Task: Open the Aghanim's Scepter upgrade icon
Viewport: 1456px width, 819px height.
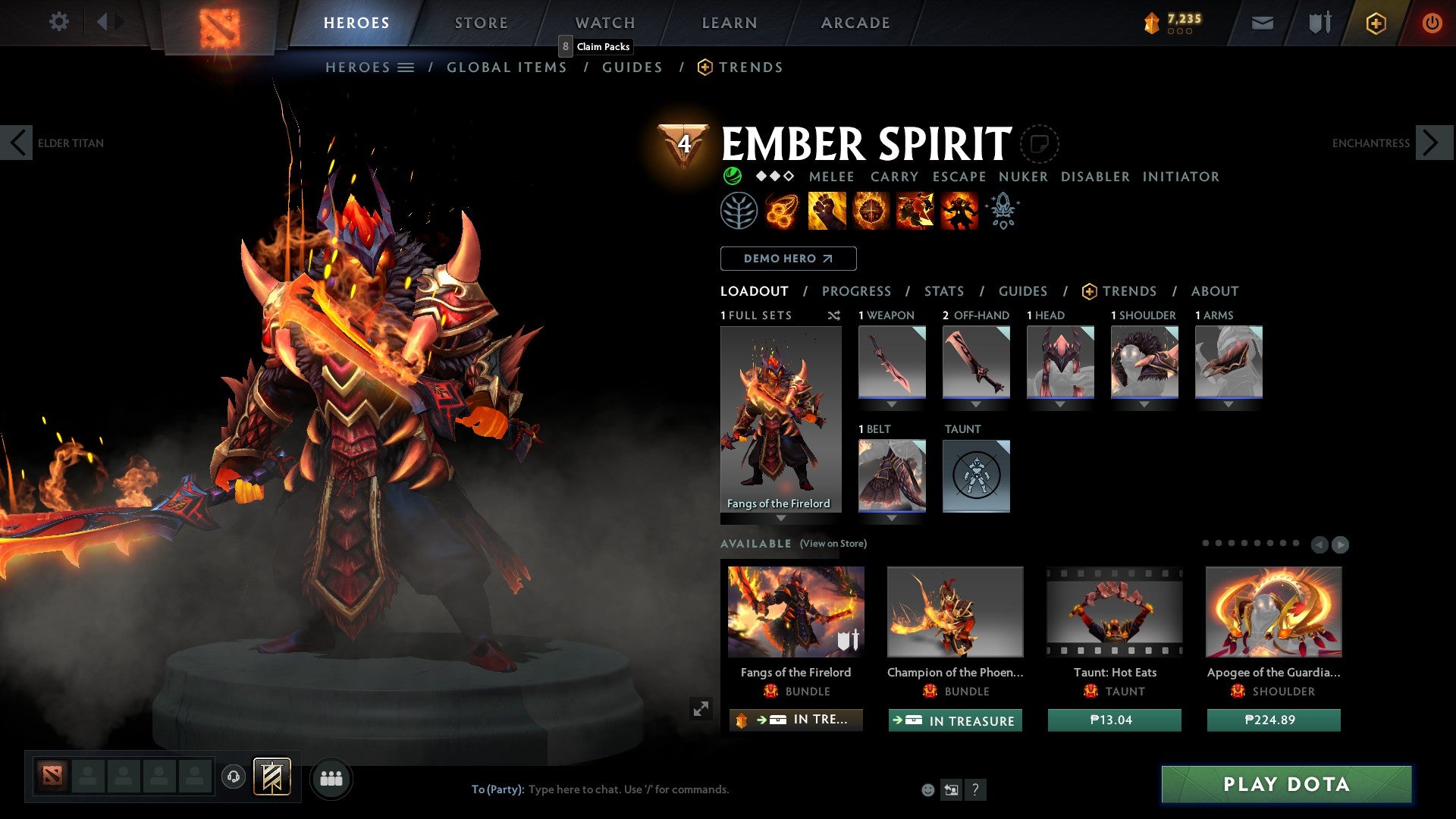Action: pyautogui.click(x=1003, y=210)
